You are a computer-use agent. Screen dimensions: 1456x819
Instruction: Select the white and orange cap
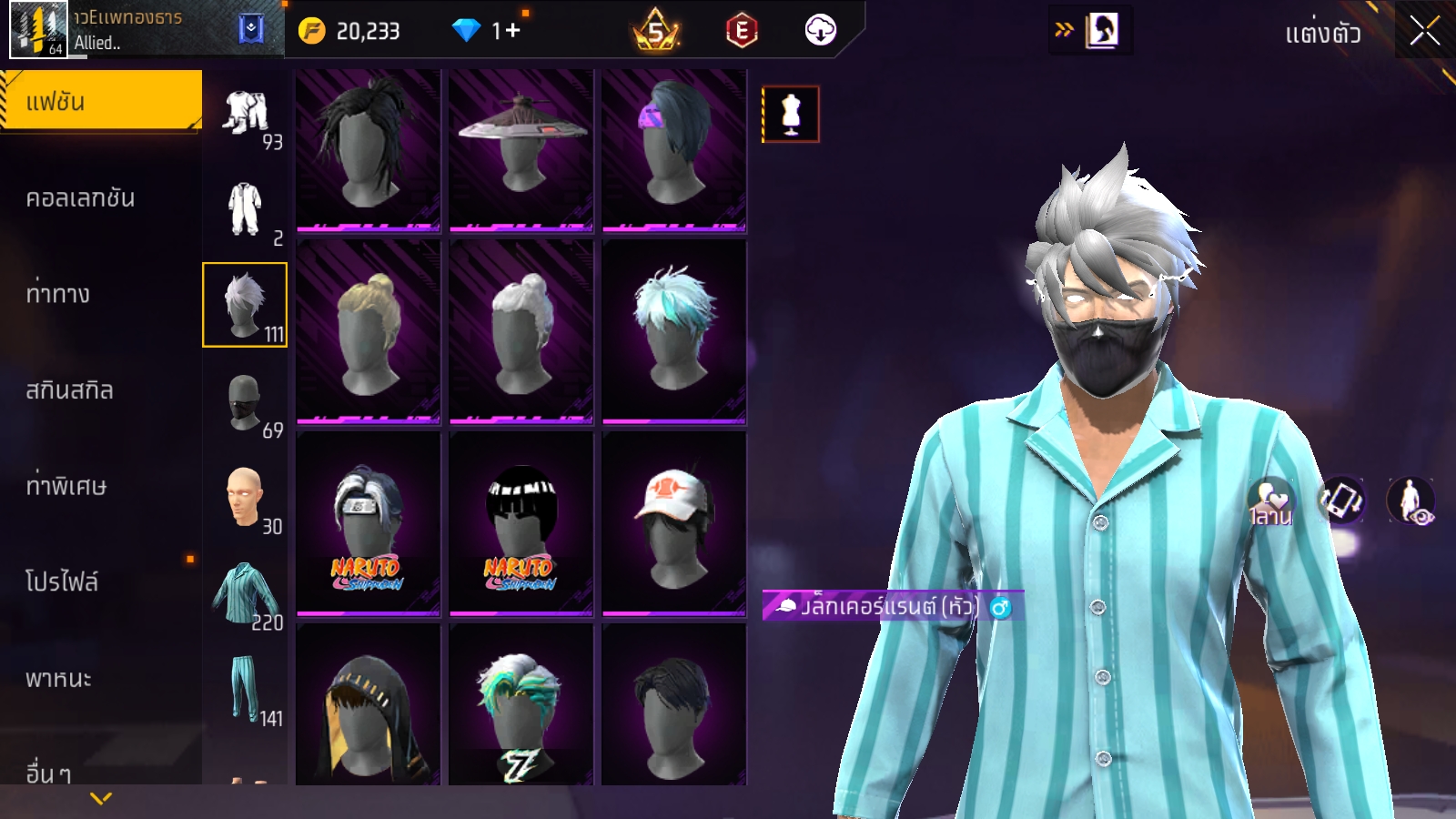tap(673, 523)
